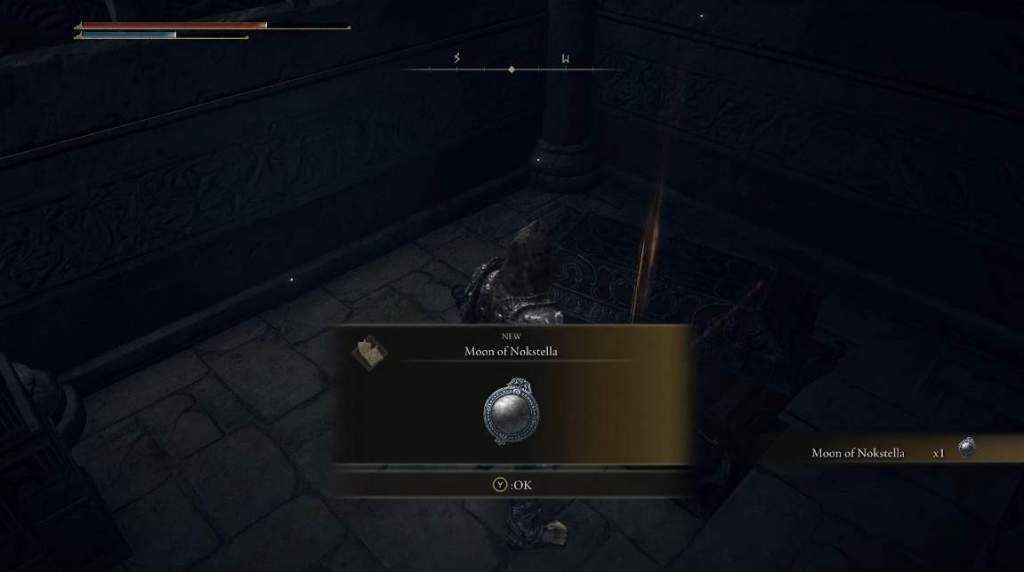This screenshot has height=572, width=1024.
Task: Select the Moon of Nokstella talisman image
Action: pos(512,411)
